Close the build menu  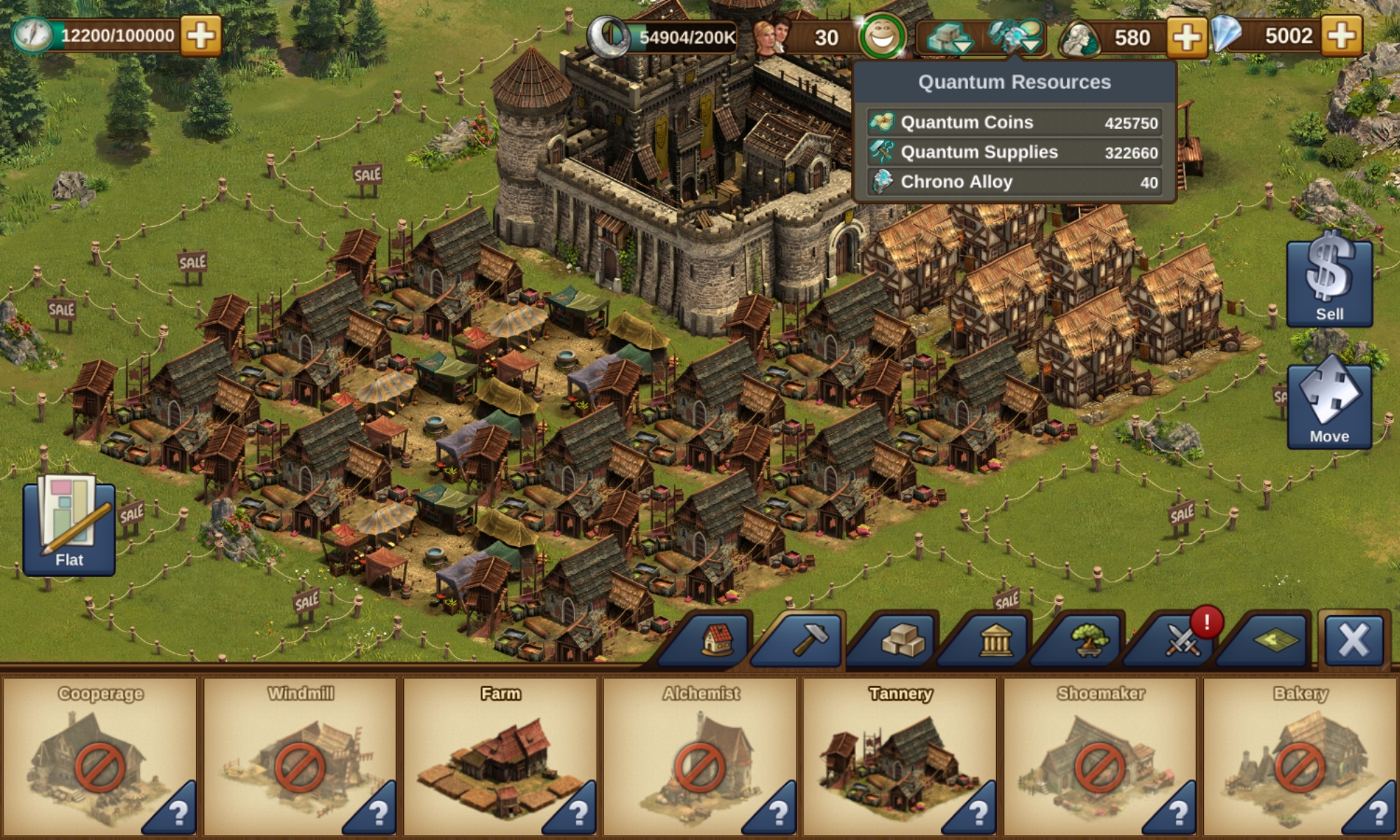click(1354, 640)
